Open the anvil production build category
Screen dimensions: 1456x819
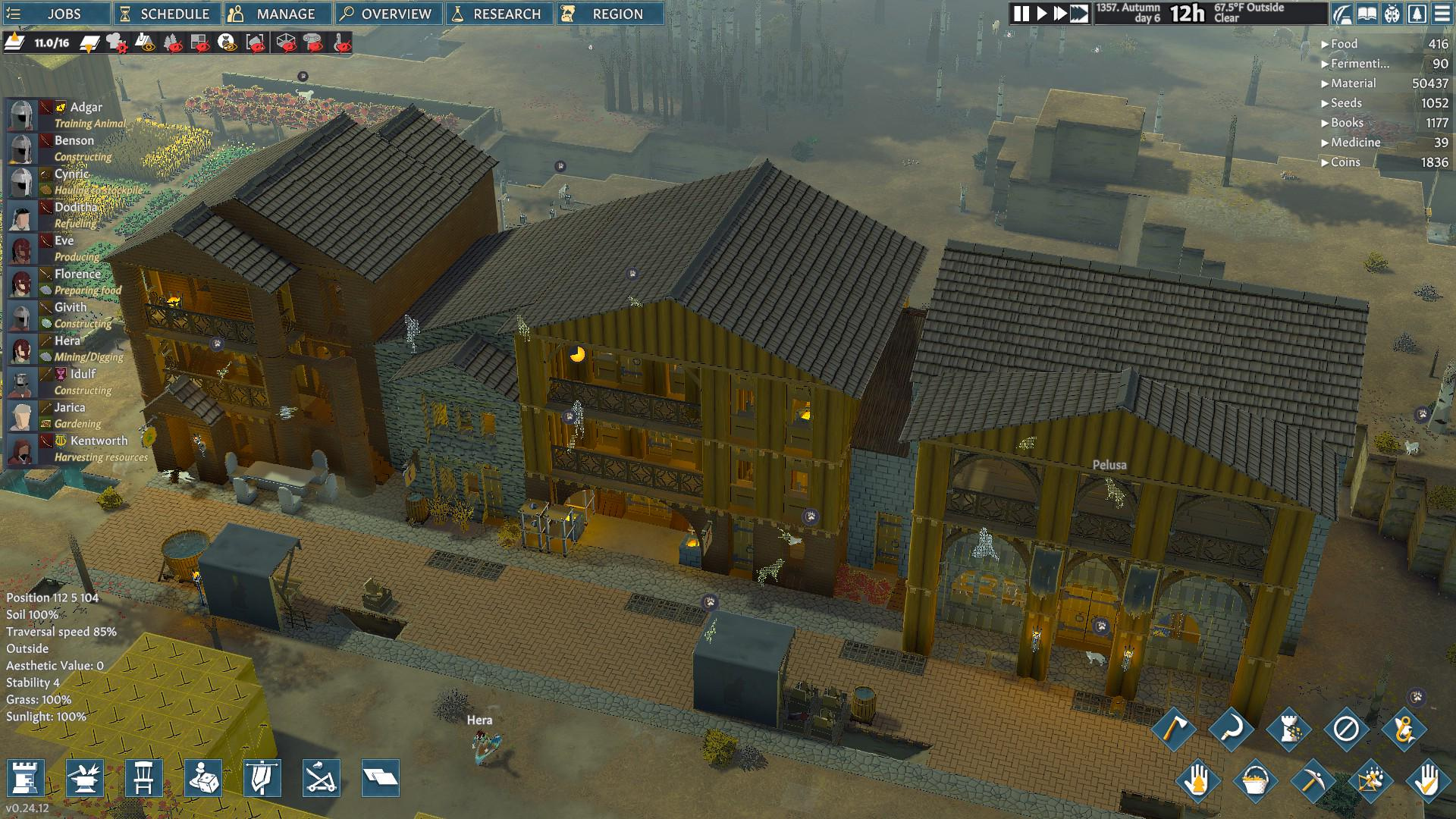(x=85, y=778)
